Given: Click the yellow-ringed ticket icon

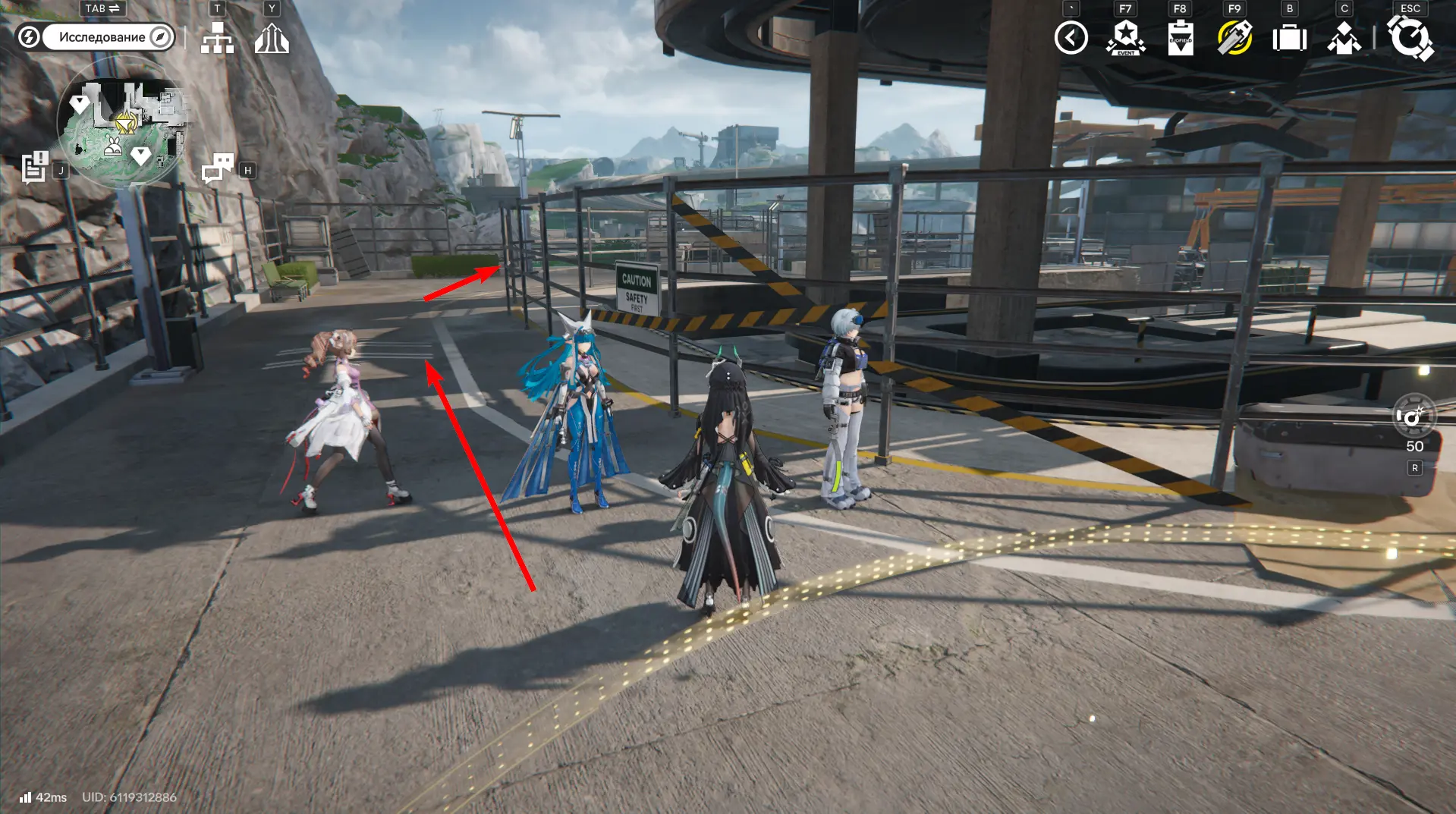Looking at the screenshot, I should pyautogui.click(x=1234, y=38).
